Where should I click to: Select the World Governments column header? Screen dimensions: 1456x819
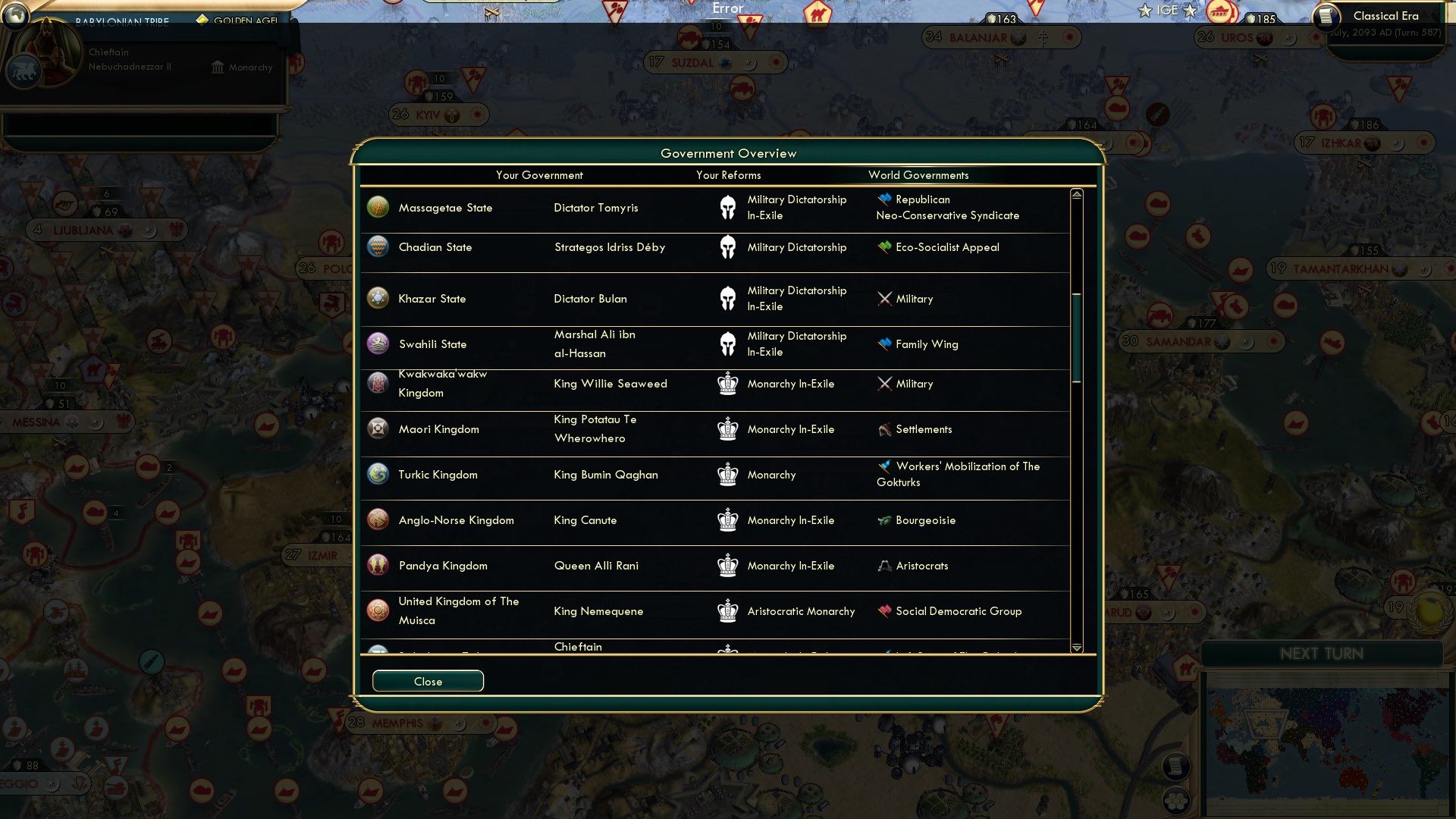[x=918, y=175]
